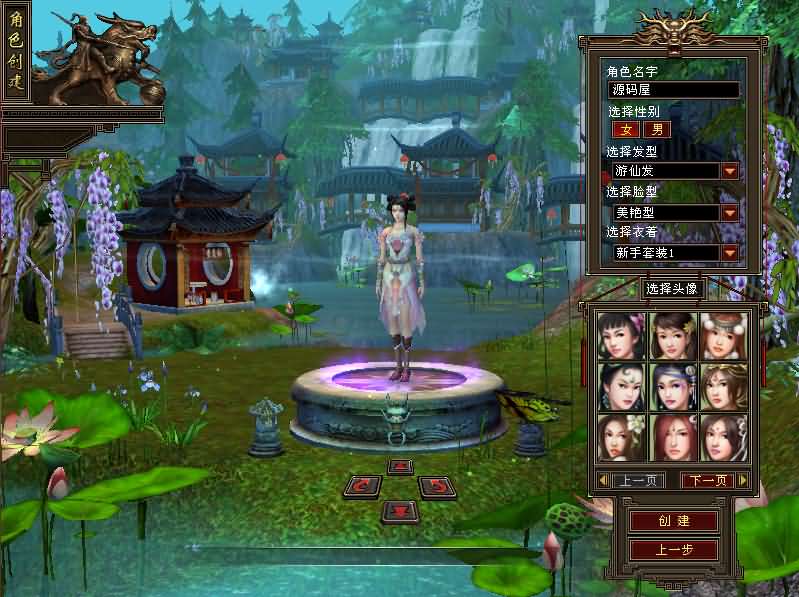Create the character with 创建 button

(x=673, y=521)
